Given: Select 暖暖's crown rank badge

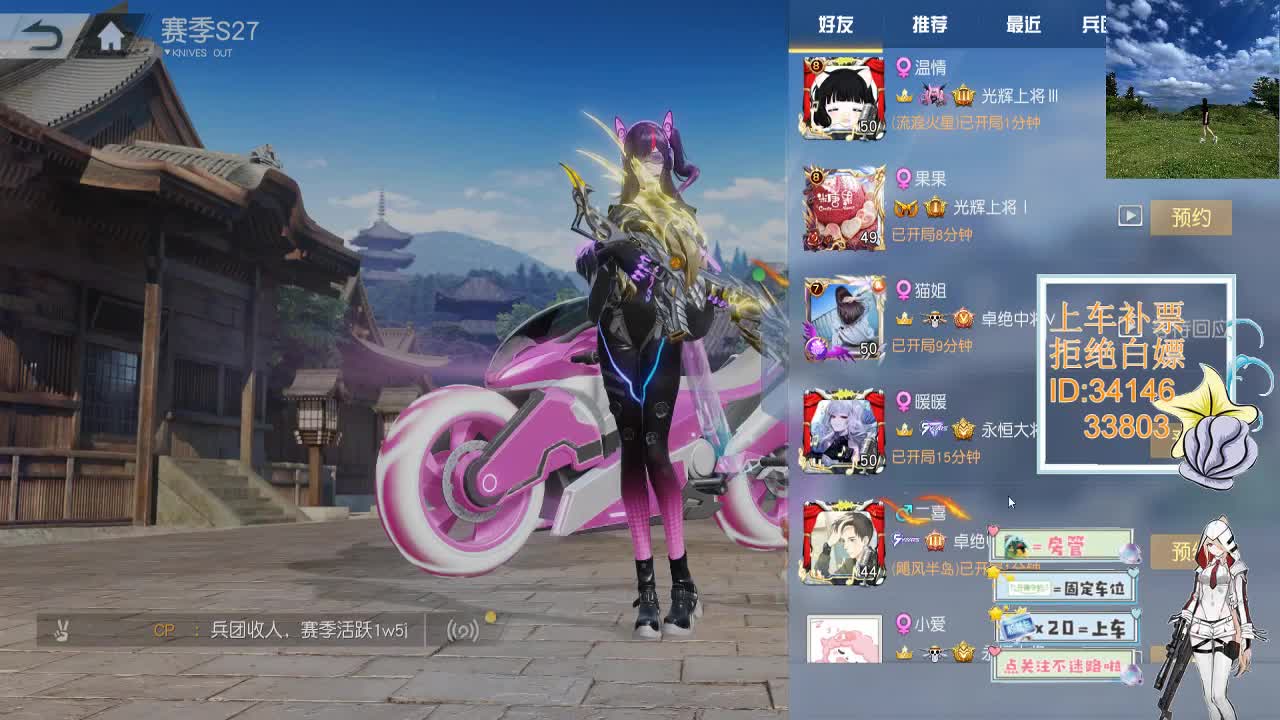Looking at the screenshot, I should (963, 429).
